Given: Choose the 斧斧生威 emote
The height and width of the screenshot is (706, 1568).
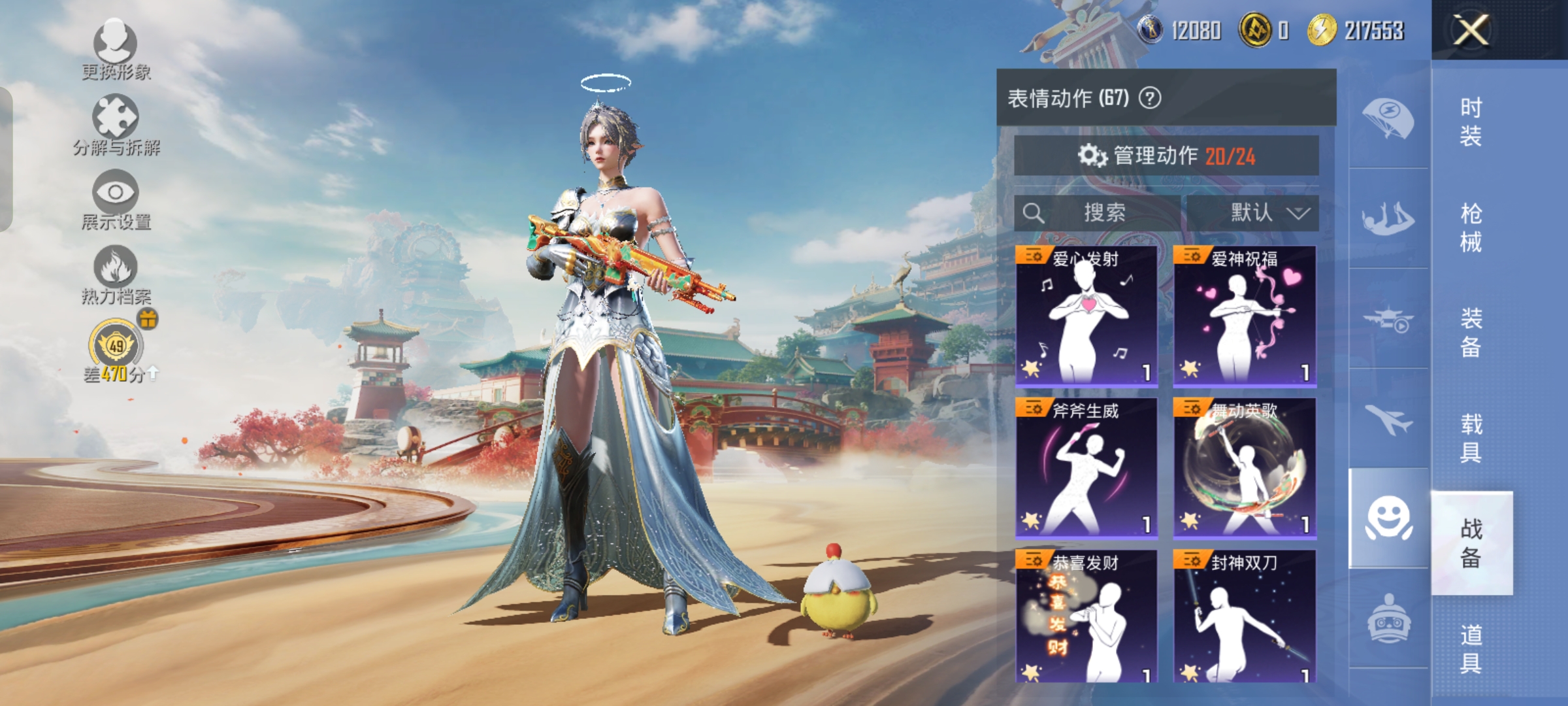Looking at the screenshot, I should pyautogui.click(x=1086, y=468).
